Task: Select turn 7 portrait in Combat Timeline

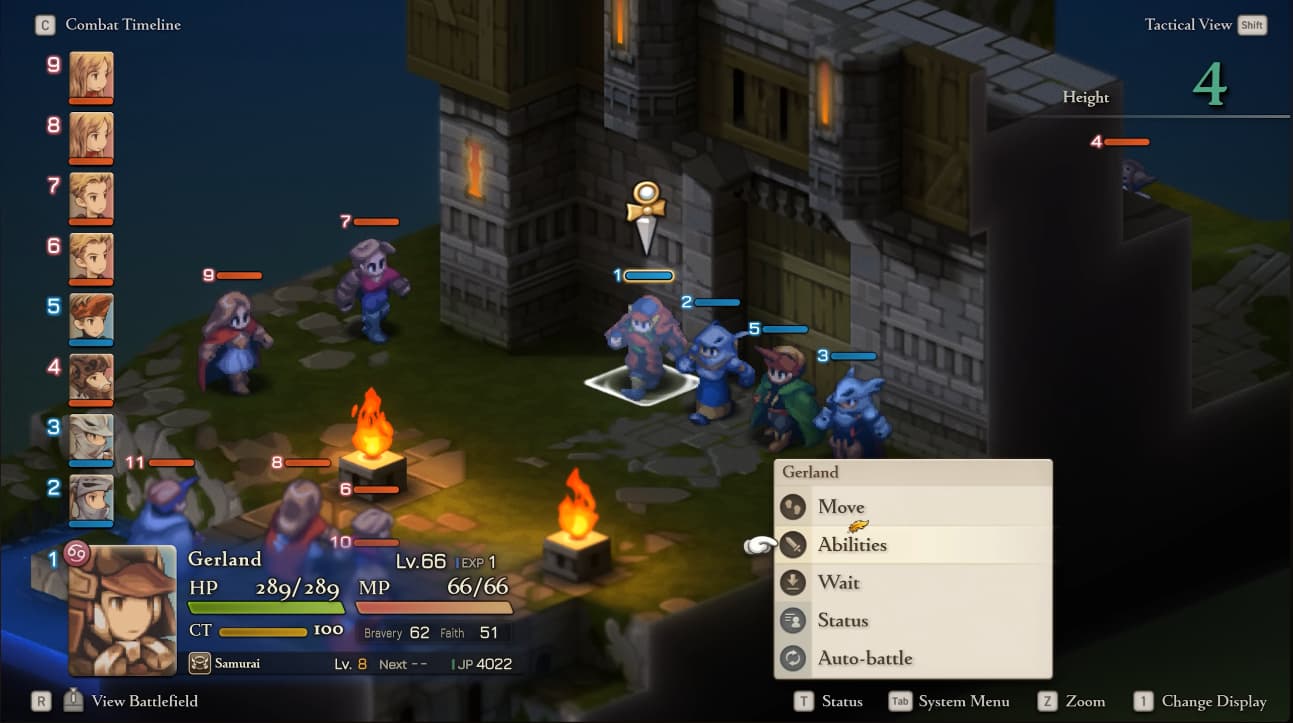Action: [x=91, y=196]
